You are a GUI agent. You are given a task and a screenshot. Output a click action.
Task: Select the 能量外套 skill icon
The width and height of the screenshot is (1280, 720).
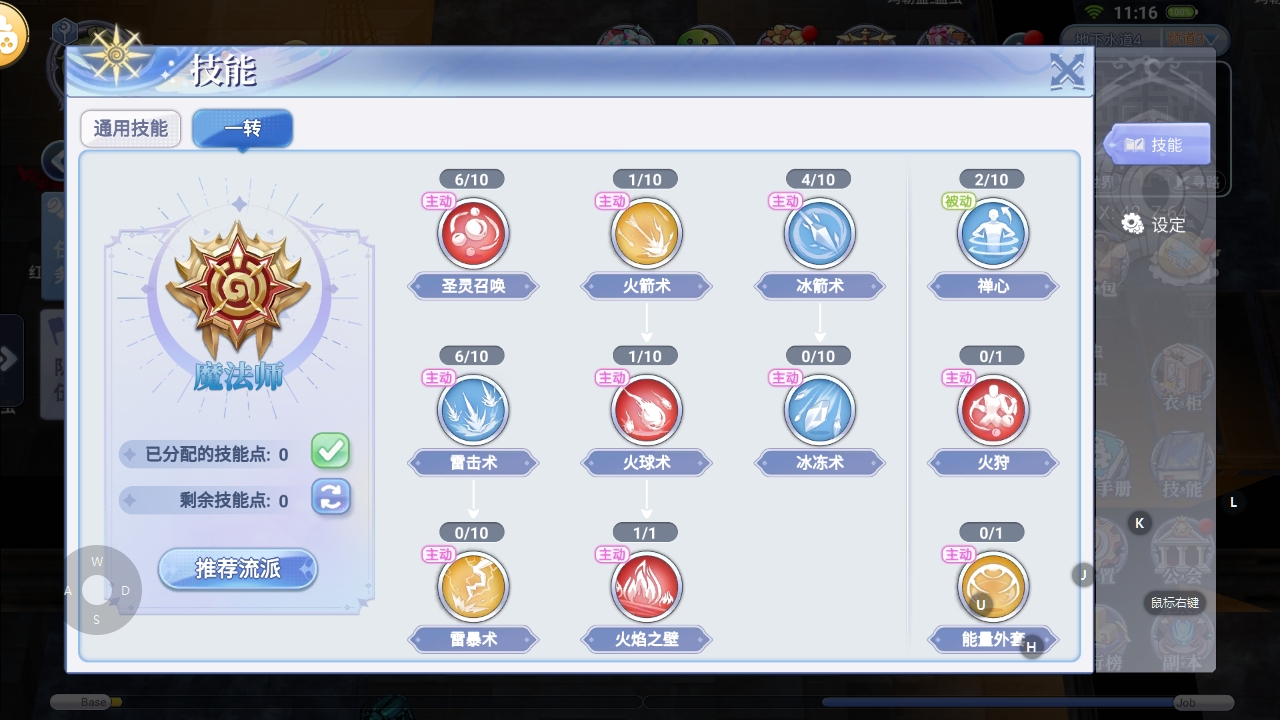(993, 586)
